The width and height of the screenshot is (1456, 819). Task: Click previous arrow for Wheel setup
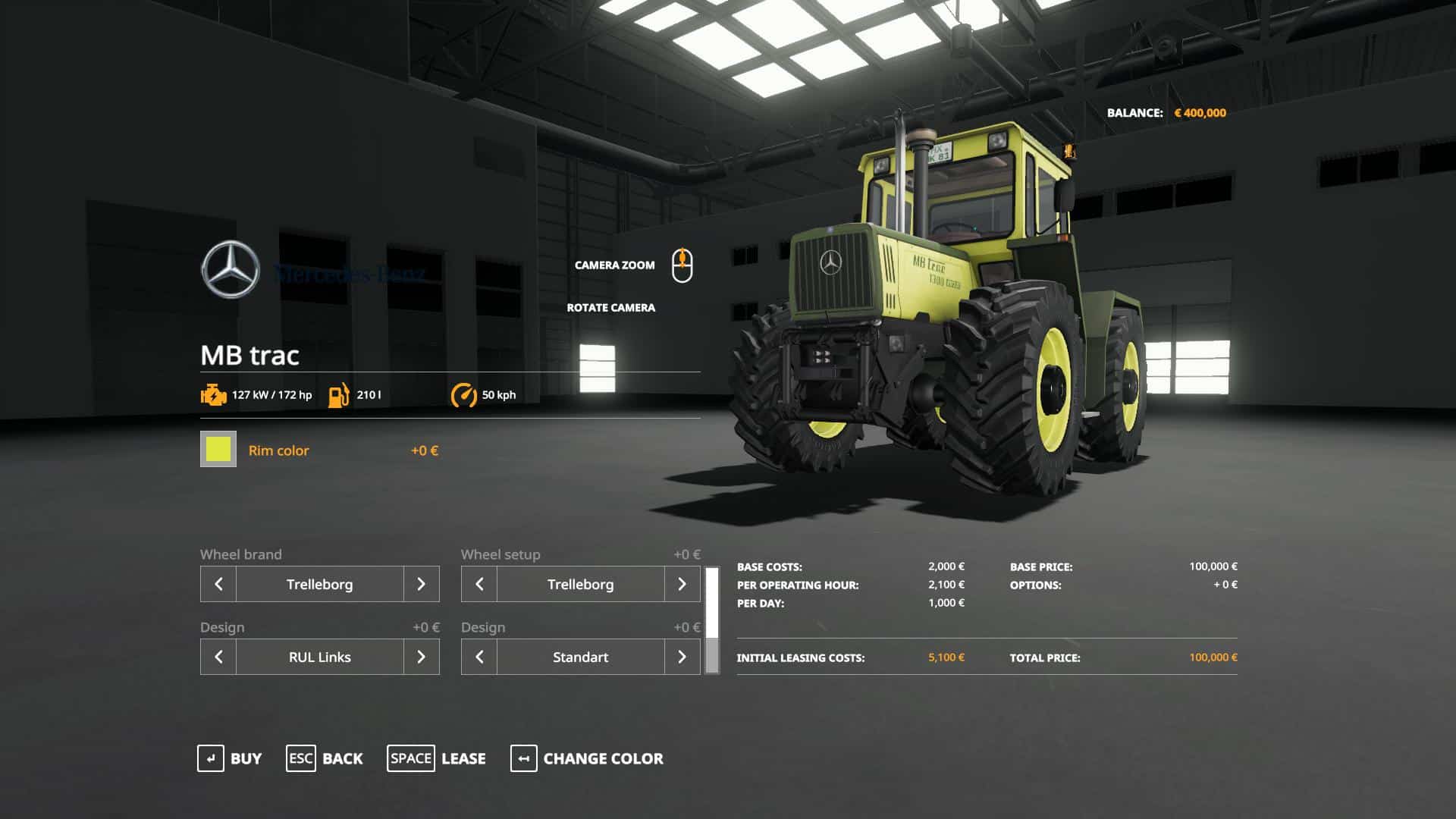pos(479,584)
